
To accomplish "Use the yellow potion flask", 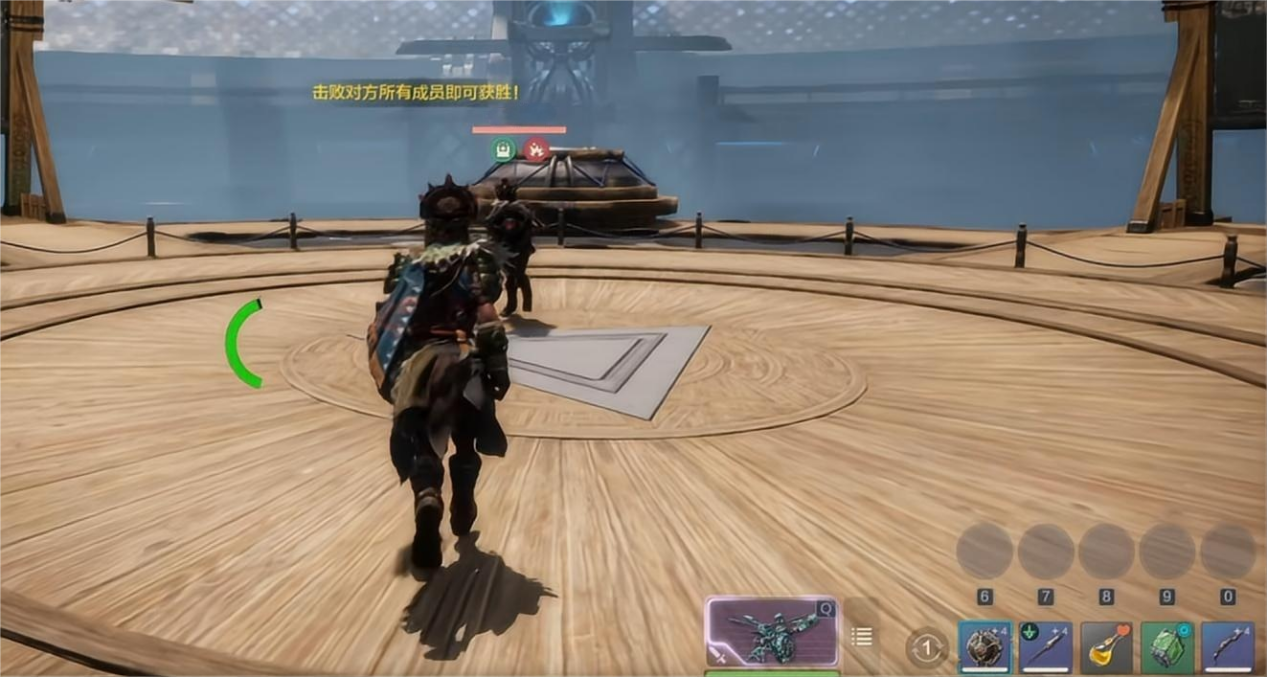I will pos(1106,648).
